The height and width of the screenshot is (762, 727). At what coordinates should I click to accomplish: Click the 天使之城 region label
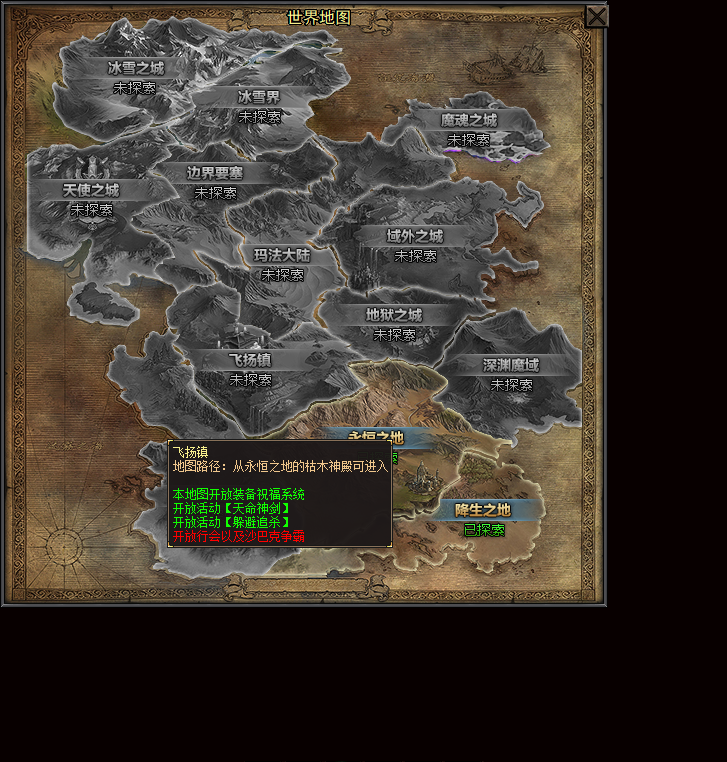coord(91,190)
